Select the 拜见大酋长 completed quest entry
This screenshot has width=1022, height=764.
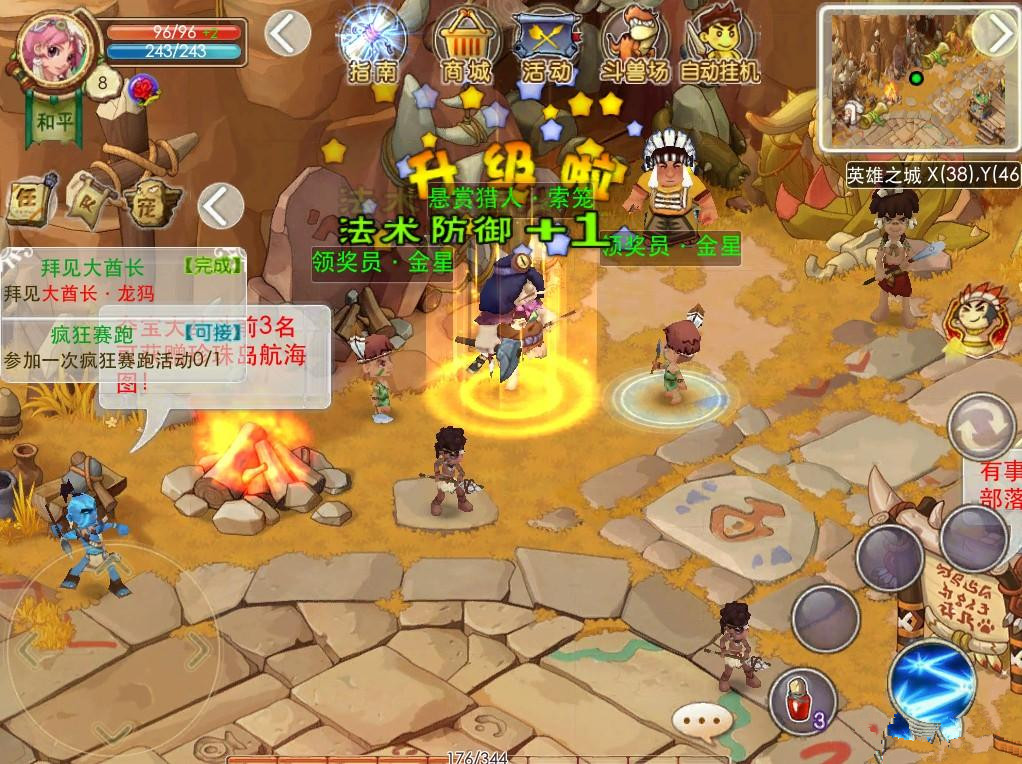[122, 280]
